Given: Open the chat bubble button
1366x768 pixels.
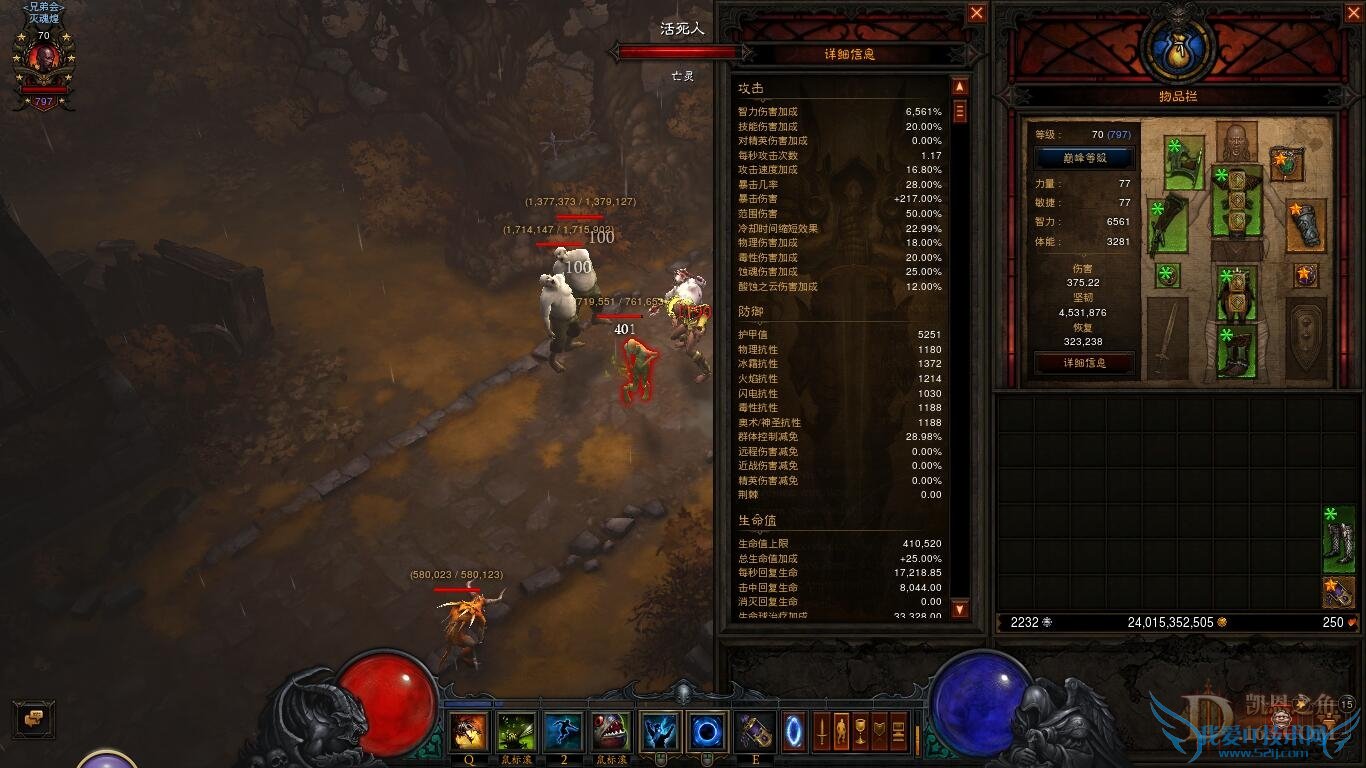Looking at the screenshot, I should click(x=33, y=717).
